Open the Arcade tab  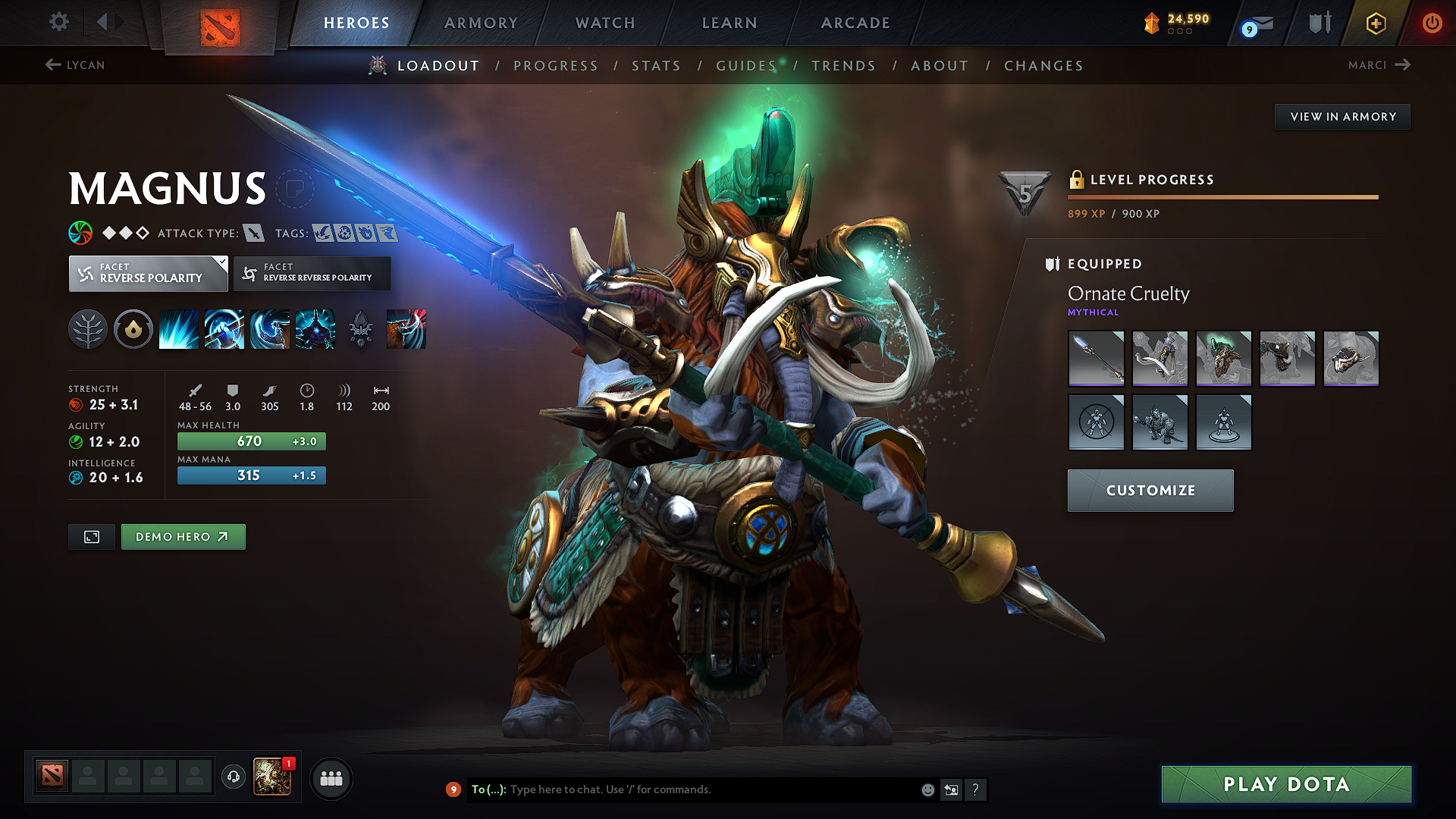[855, 23]
